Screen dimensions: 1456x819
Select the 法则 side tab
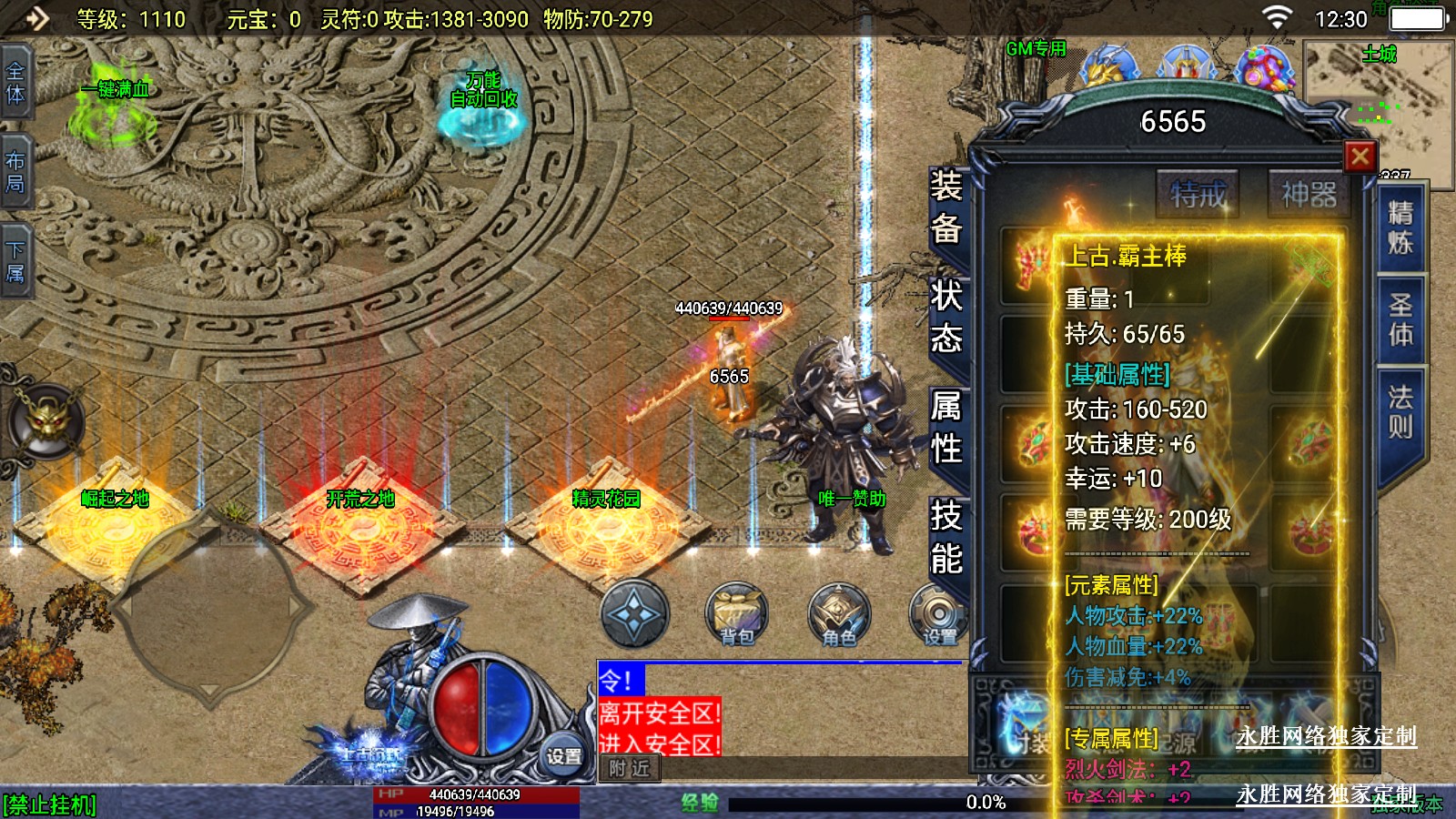(x=1400, y=410)
